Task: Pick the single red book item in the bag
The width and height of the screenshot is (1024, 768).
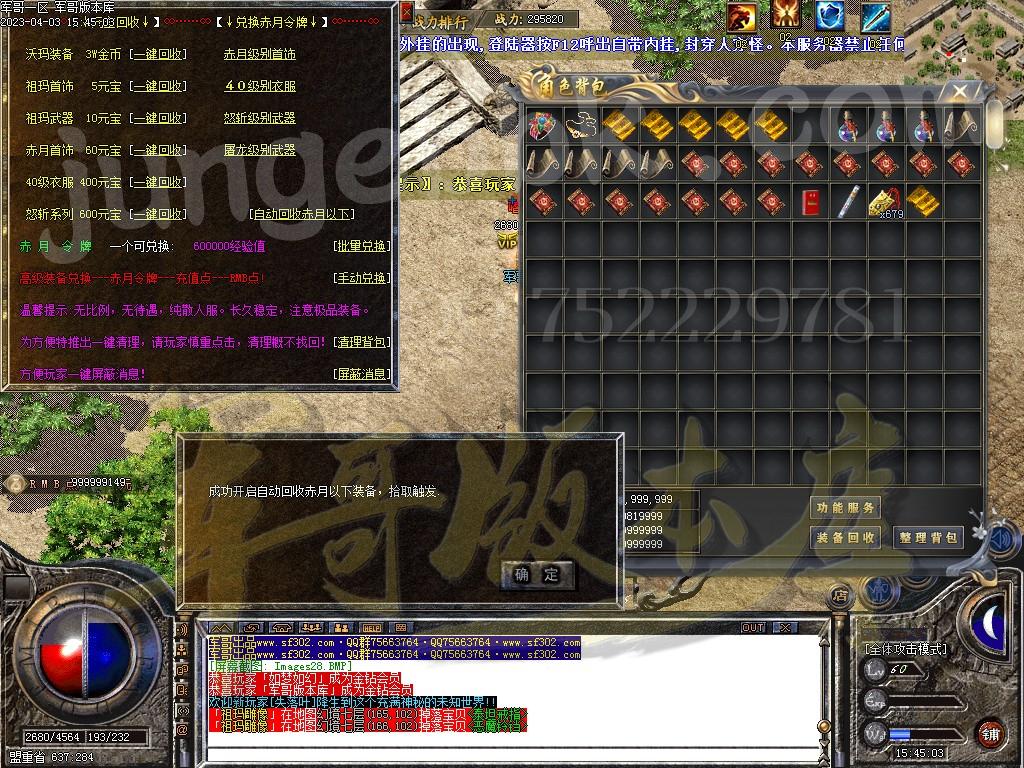Action: [811, 203]
